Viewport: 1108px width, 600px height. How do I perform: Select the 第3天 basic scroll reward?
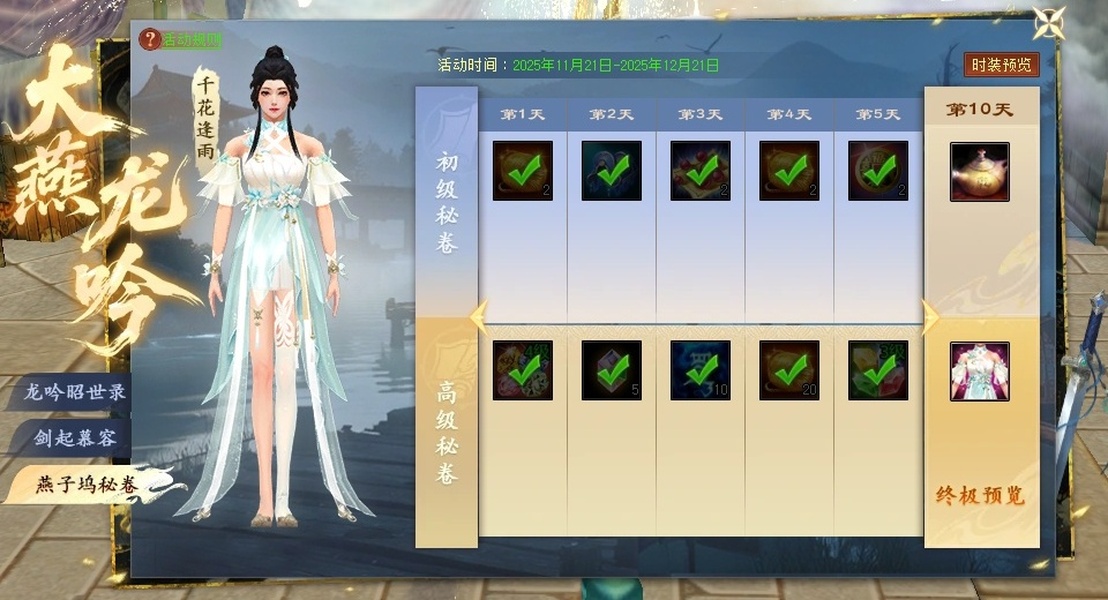pos(700,171)
